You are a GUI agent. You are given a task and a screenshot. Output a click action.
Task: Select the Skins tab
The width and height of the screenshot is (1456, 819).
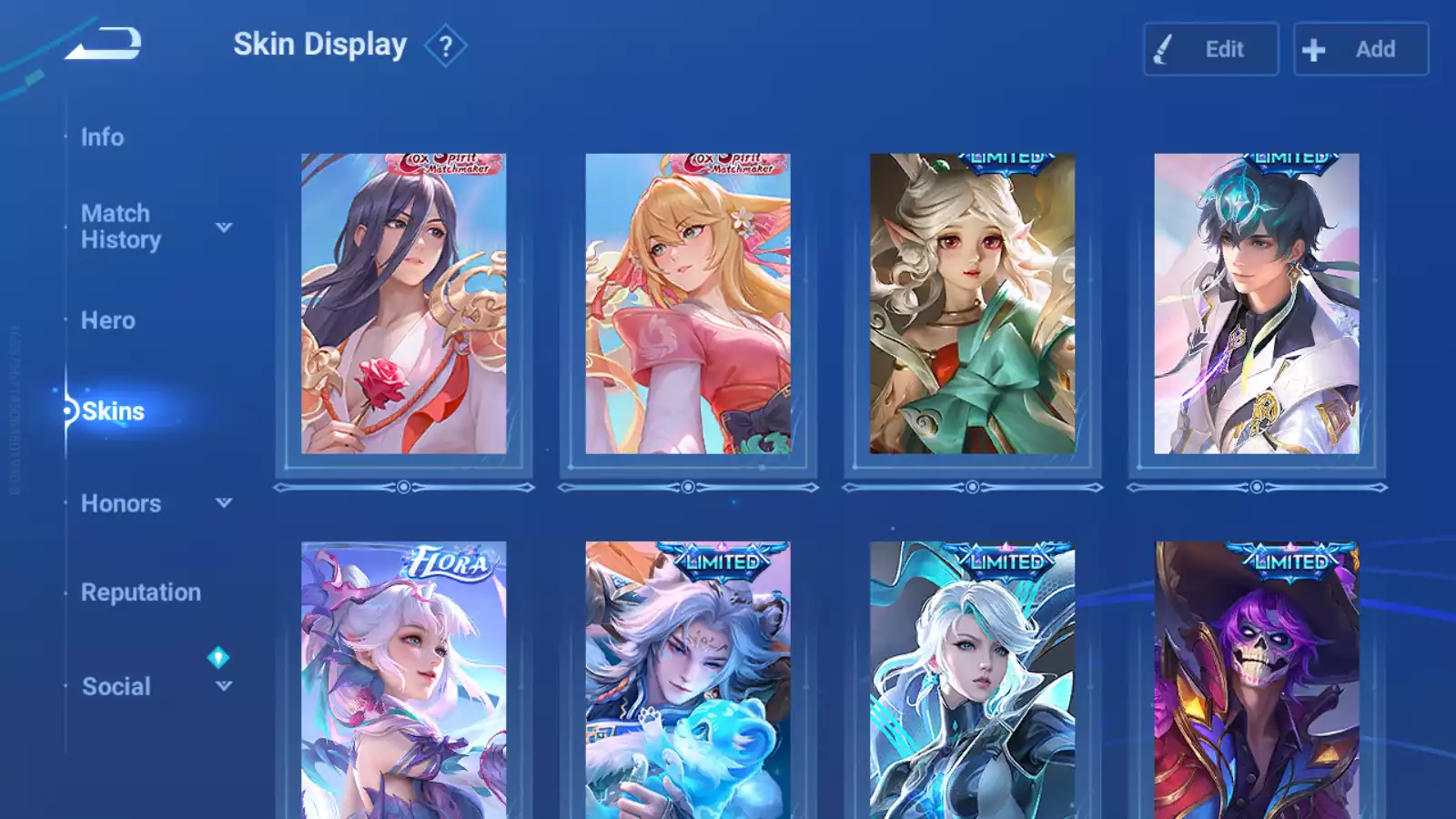[x=113, y=411]
